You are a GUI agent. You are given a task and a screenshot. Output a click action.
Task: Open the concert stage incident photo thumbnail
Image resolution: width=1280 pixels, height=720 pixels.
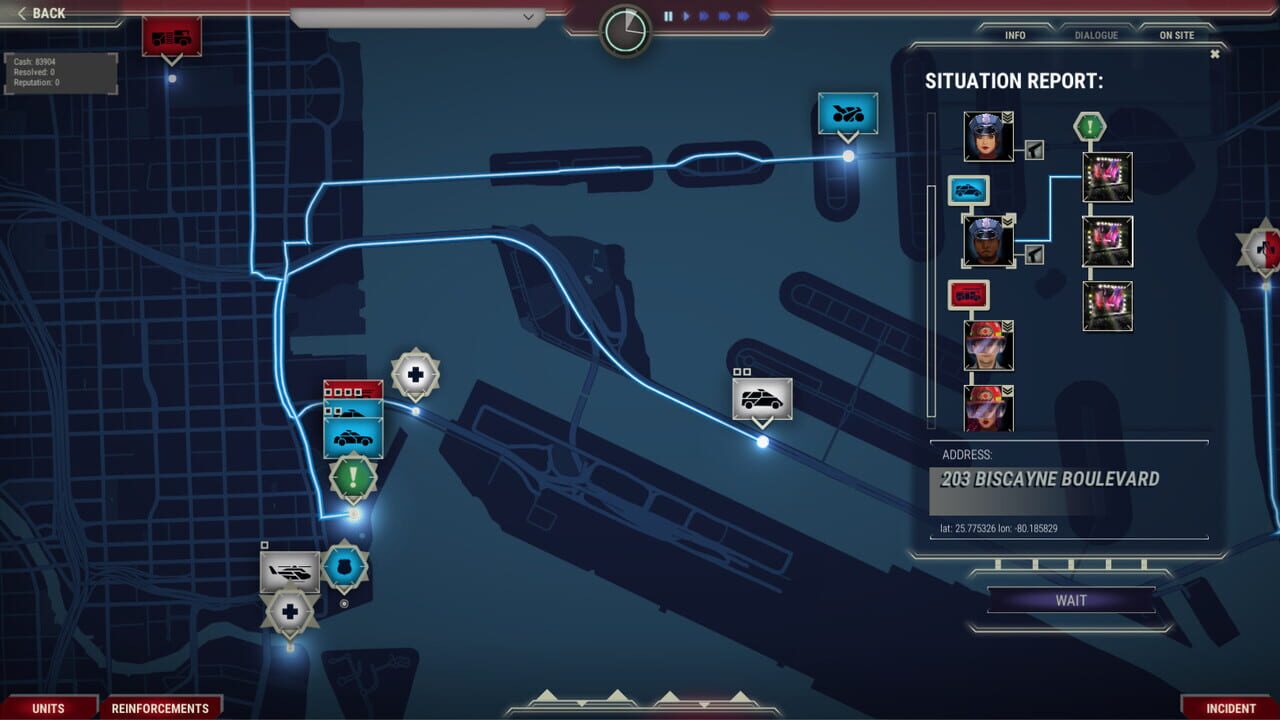1106,176
